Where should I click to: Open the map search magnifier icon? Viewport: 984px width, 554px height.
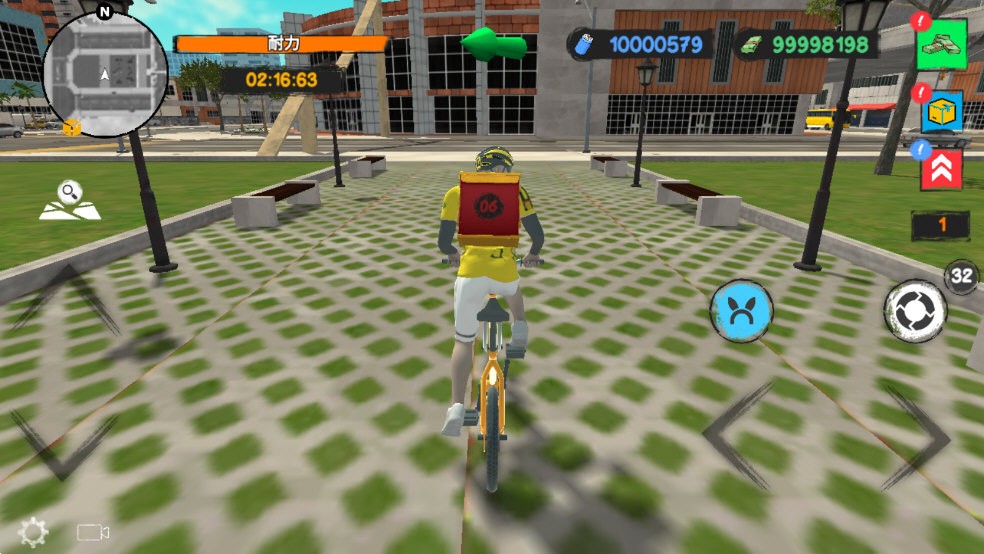[x=69, y=200]
